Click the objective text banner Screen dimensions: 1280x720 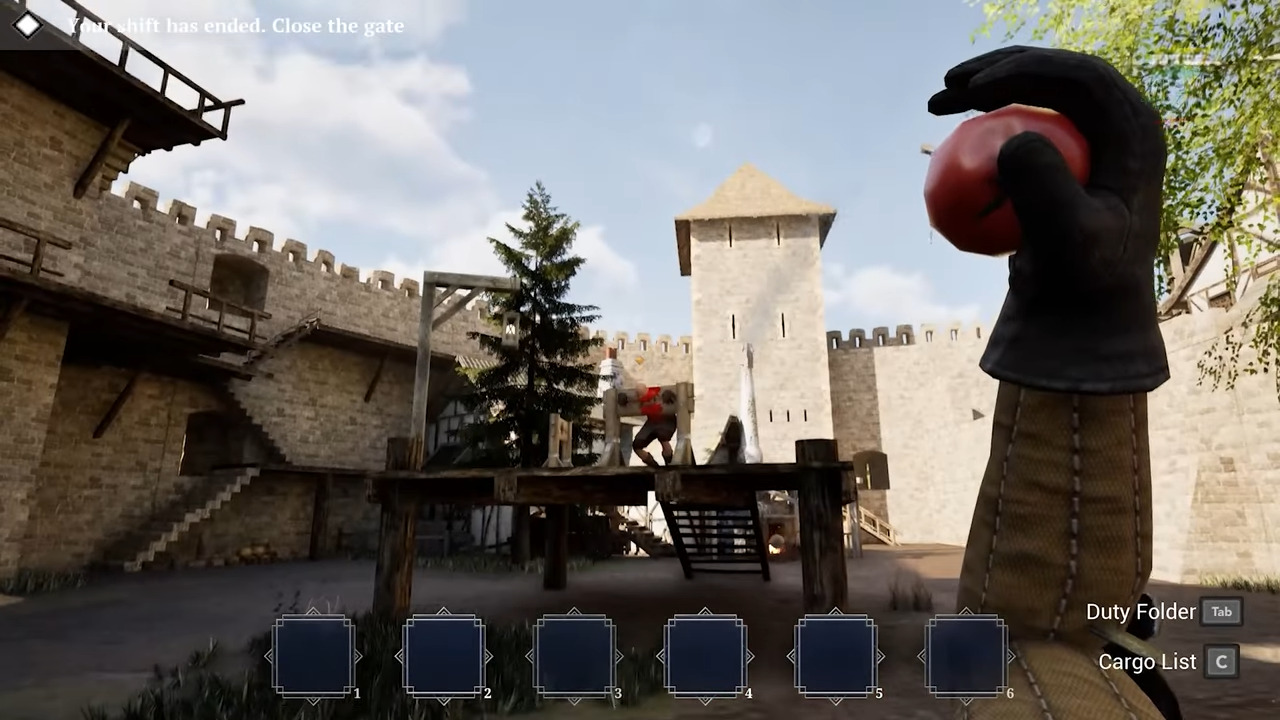(235, 26)
